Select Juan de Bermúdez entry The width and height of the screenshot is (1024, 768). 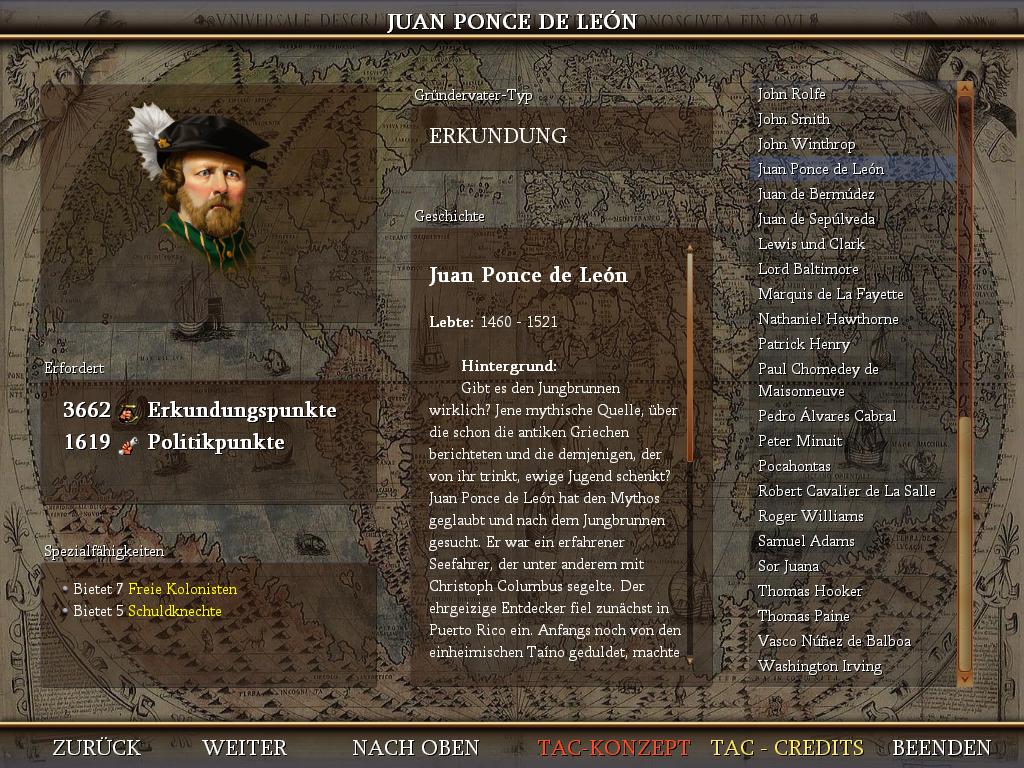click(x=816, y=194)
